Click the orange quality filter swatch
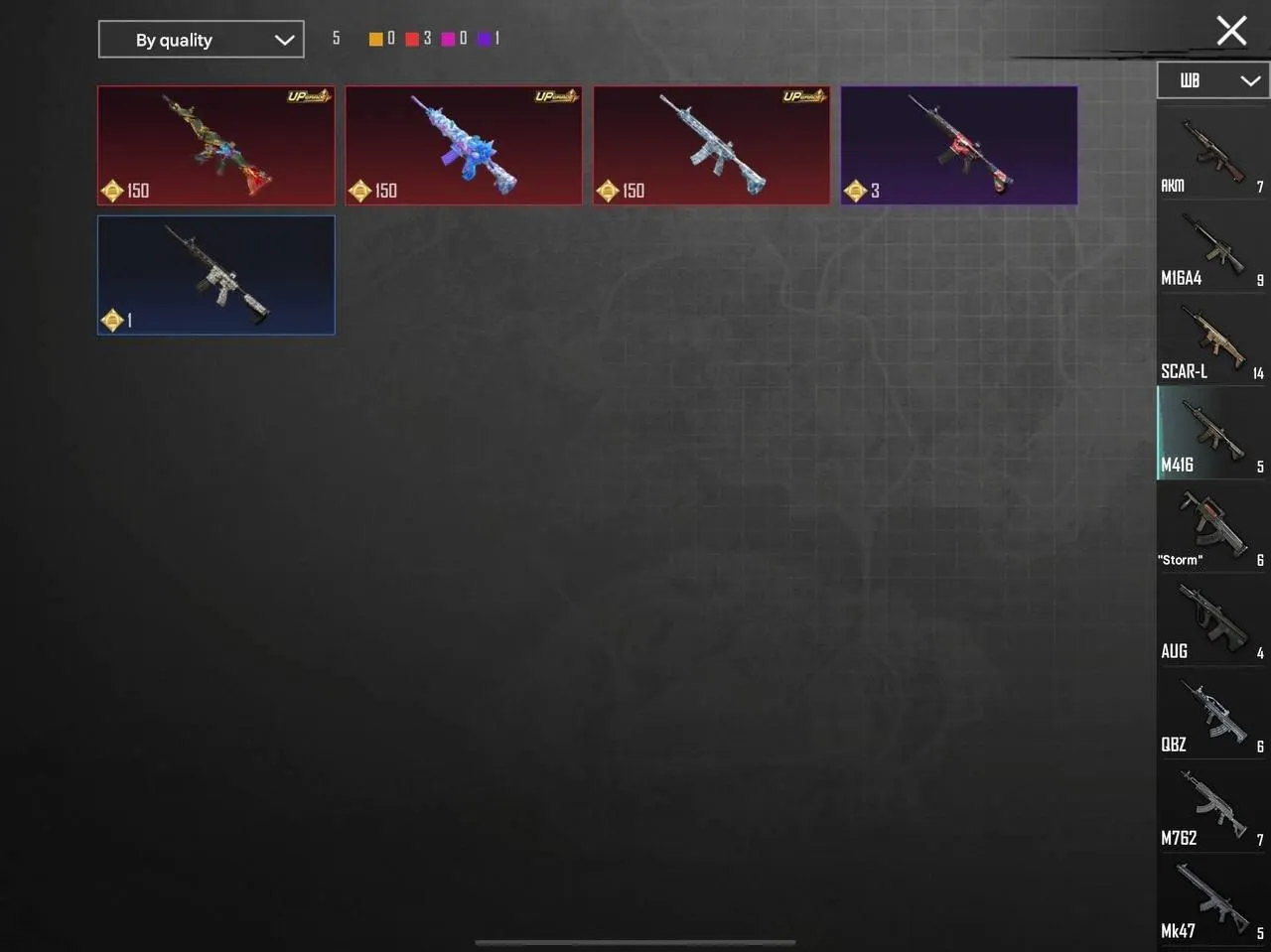This screenshot has width=1271, height=952. tap(376, 38)
